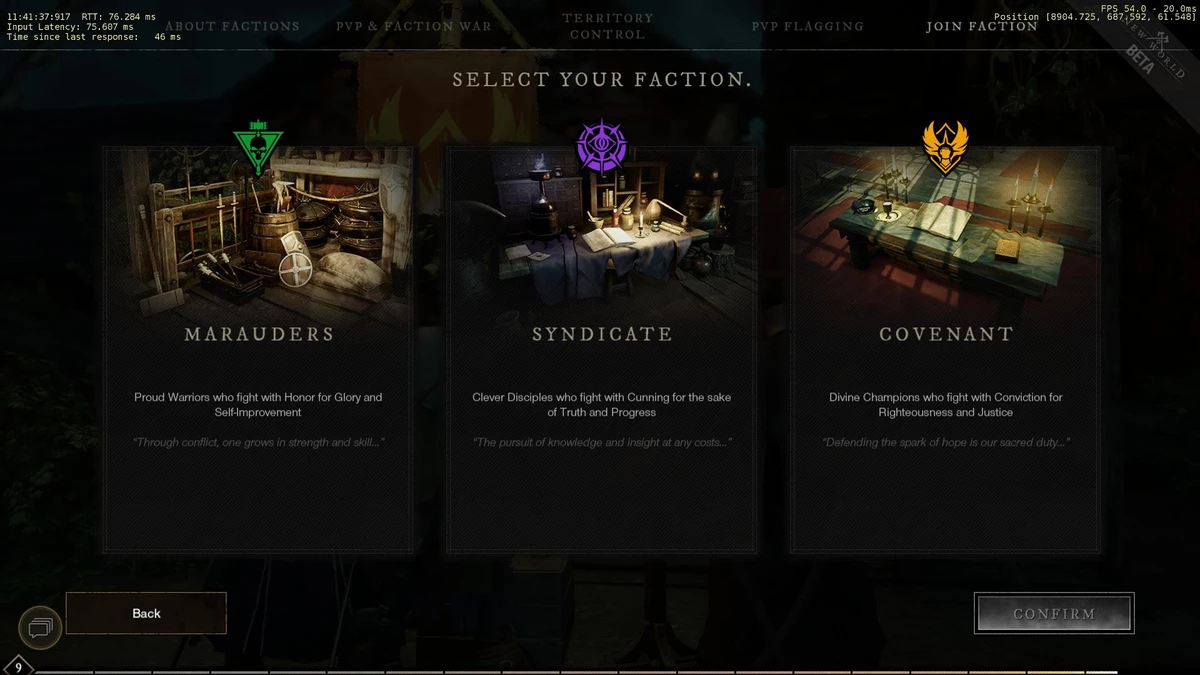This screenshot has height=675, width=1200.
Task: Switch to the About Factions tab
Action: [232, 26]
